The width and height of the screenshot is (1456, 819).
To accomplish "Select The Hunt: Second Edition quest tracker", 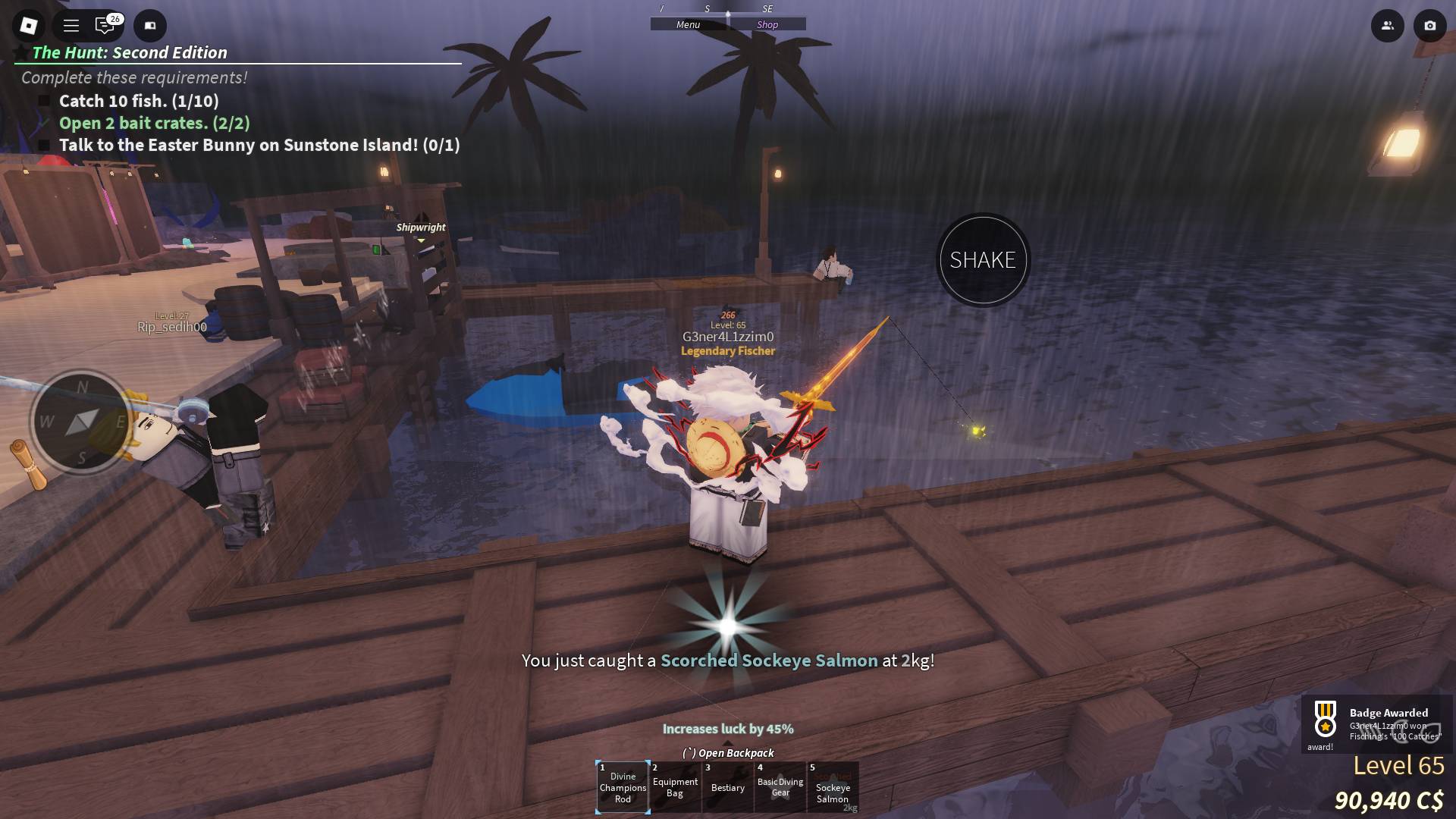I will pyautogui.click(x=130, y=52).
